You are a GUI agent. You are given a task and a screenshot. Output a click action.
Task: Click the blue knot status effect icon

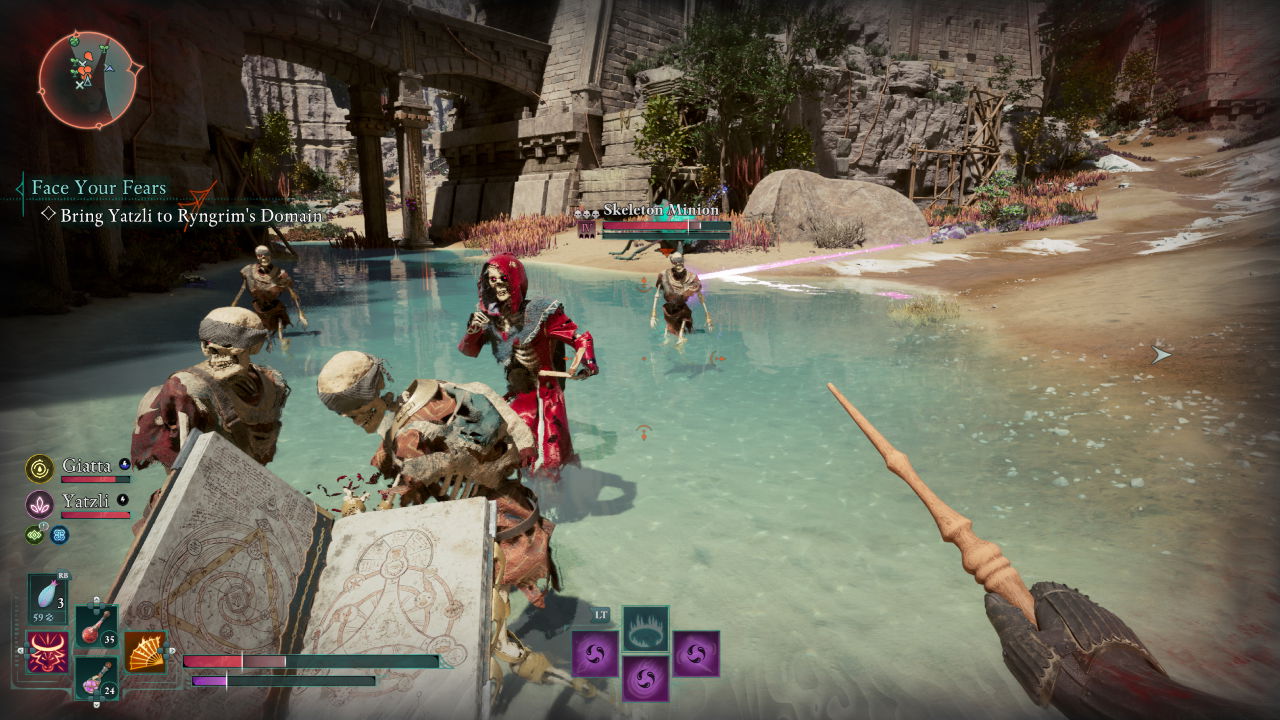pos(59,535)
